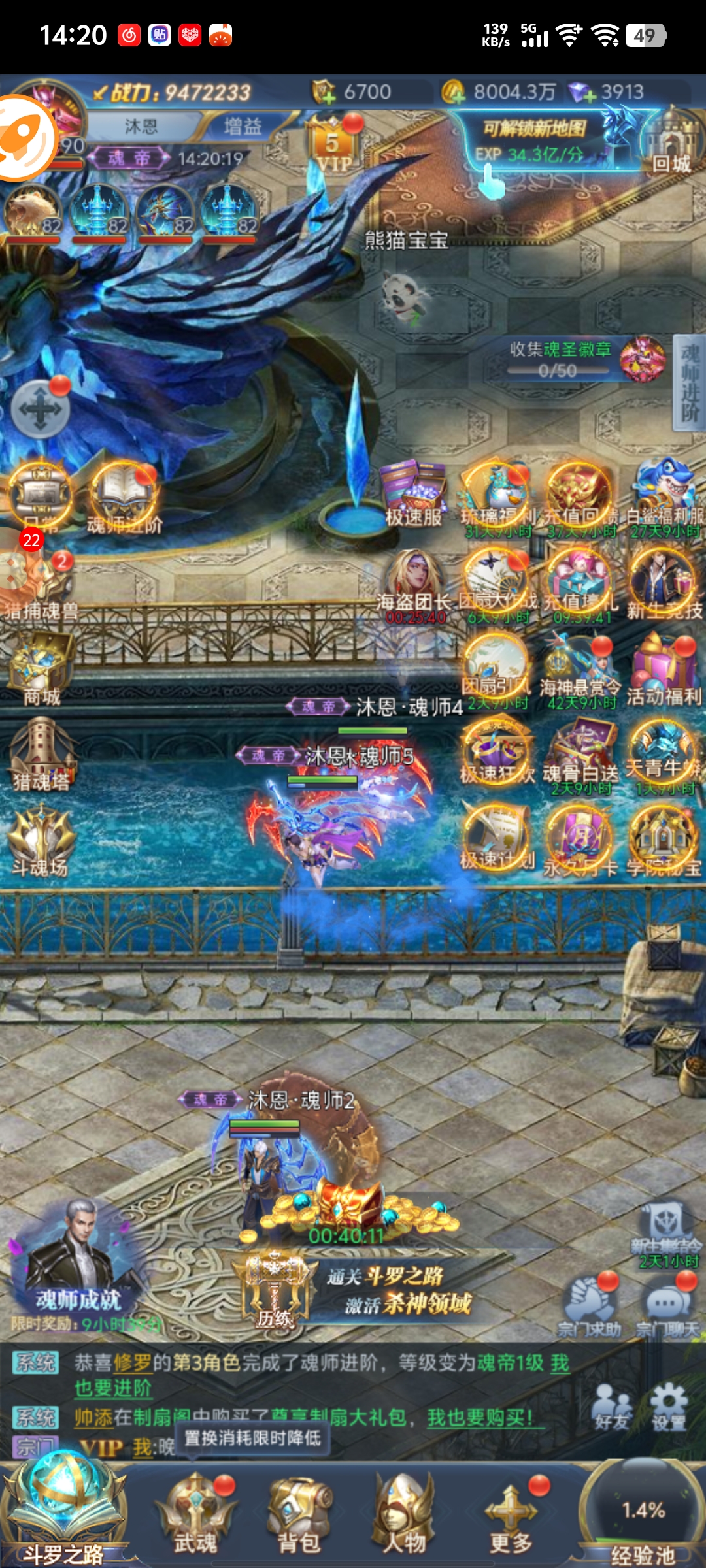706x1568 pixels.
Task: Open the 海神悬赏令 bounty event
Action: click(x=579, y=670)
